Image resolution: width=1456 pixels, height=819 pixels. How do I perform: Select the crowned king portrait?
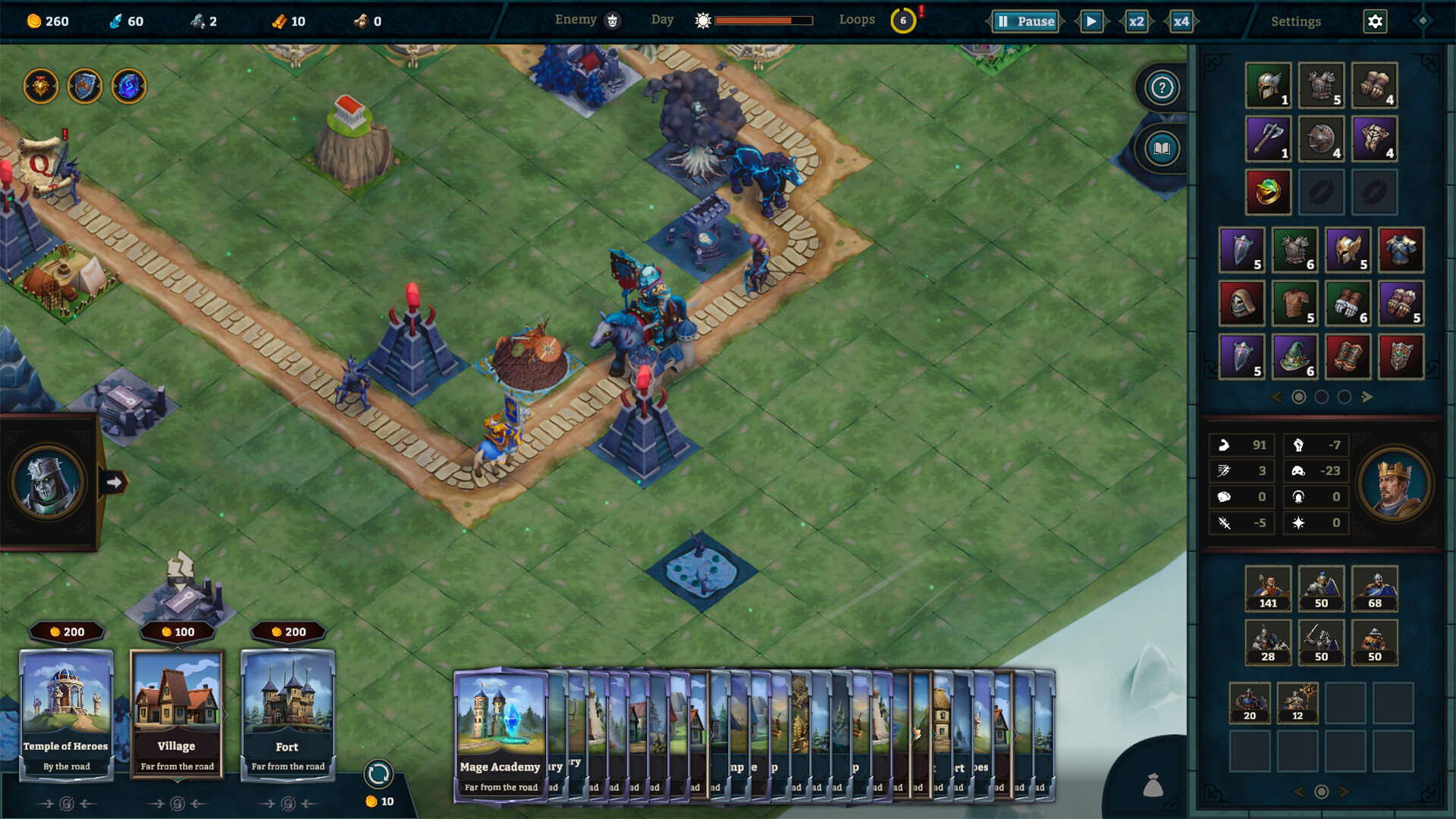click(x=1394, y=484)
